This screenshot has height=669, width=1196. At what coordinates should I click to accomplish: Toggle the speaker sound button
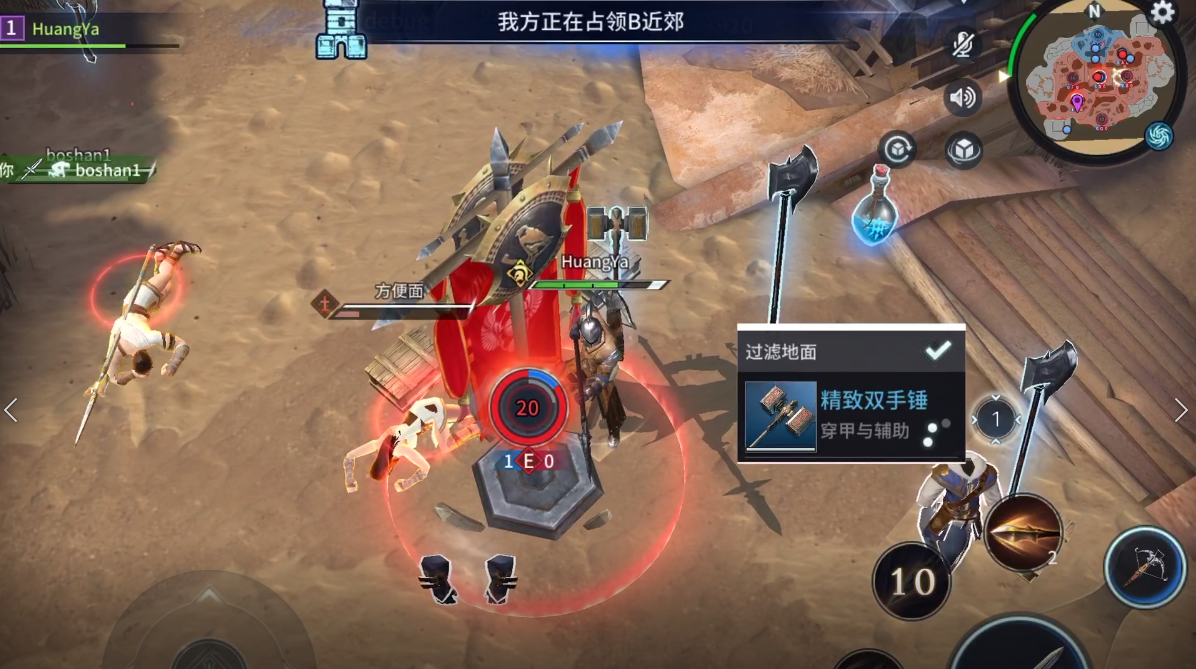coord(962,97)
